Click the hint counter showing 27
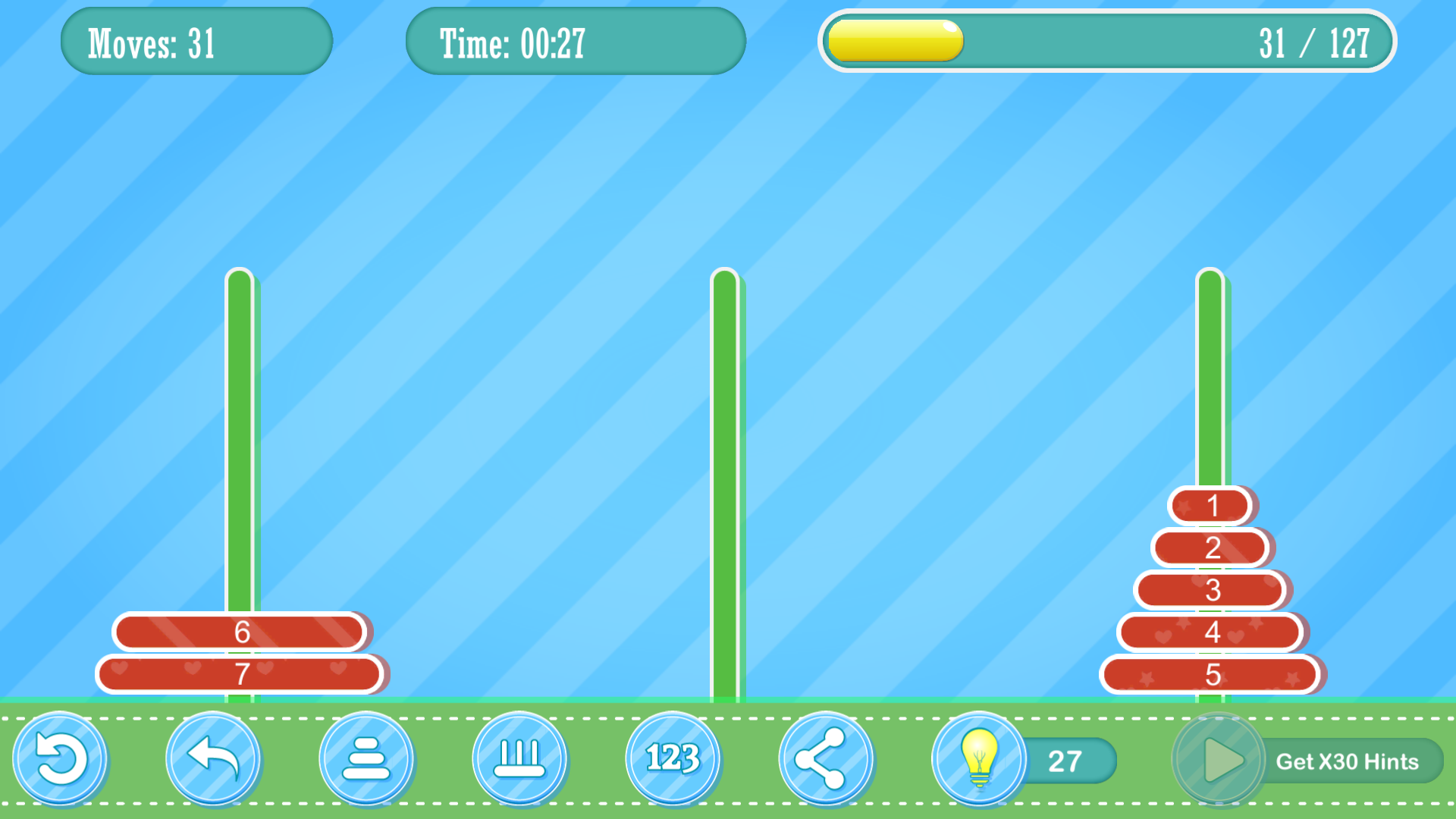The height and width of the screenshot is (819, 1456). click(1065, 760)
